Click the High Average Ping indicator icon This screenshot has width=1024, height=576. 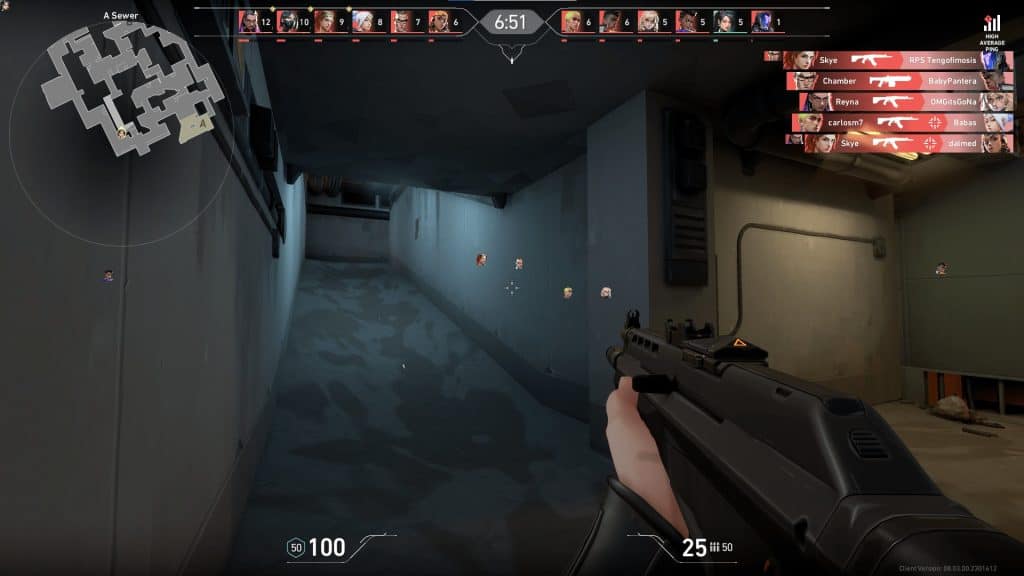coord(992,23)
